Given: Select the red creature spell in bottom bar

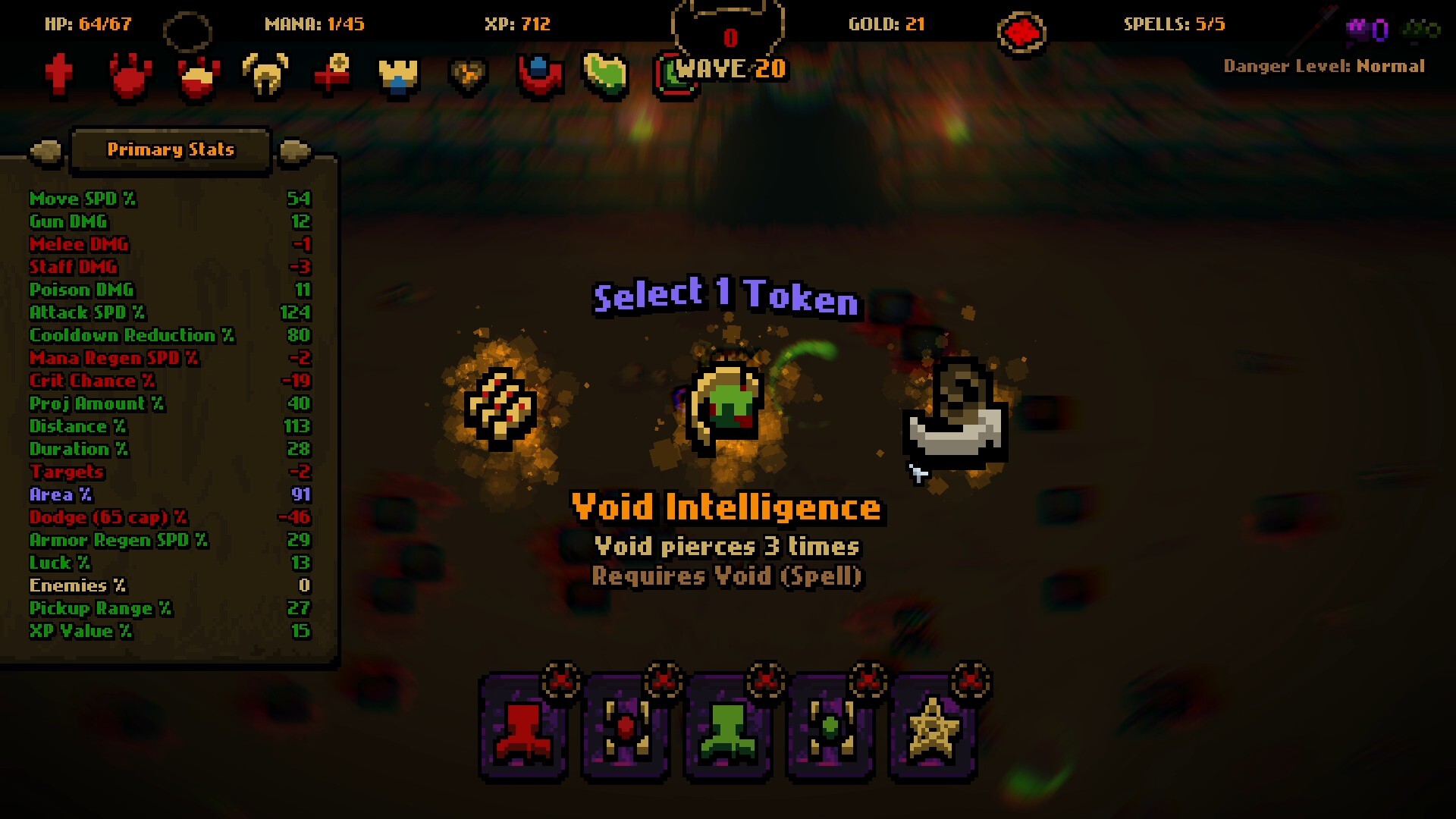Looking at the screenshot, I should point(523,730).
